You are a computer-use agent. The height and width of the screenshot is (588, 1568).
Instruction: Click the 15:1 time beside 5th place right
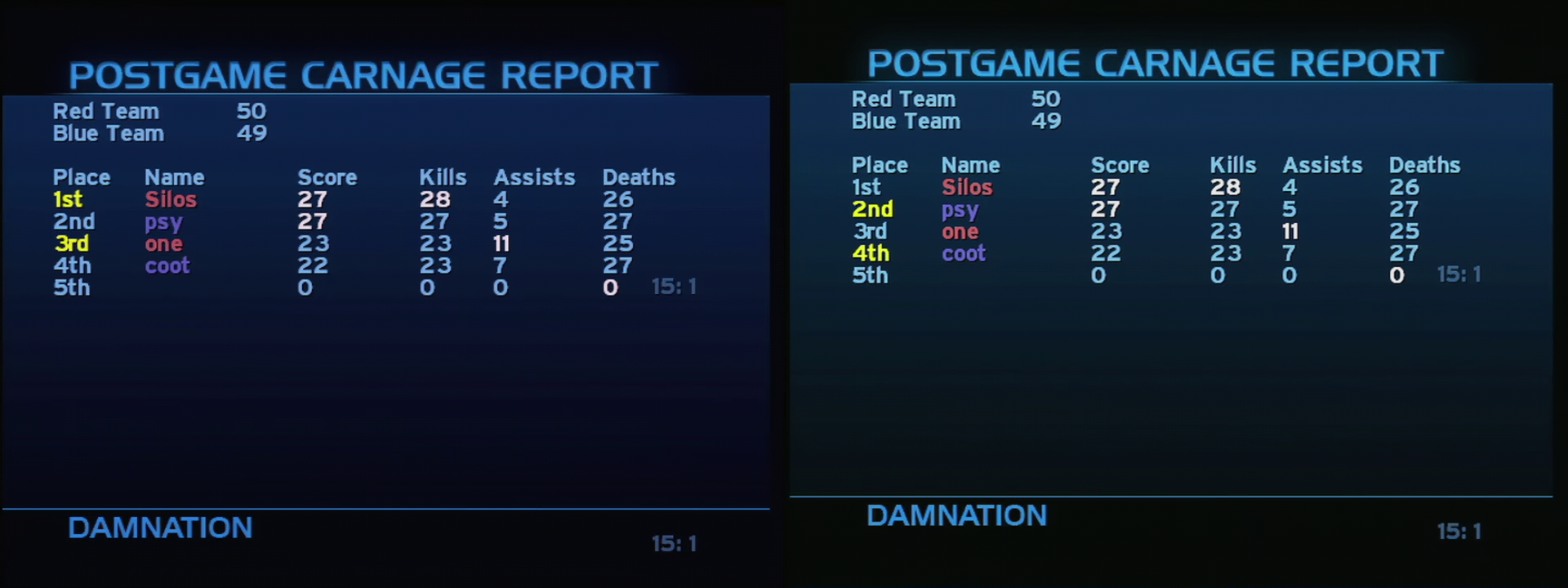click(1459, 275)
